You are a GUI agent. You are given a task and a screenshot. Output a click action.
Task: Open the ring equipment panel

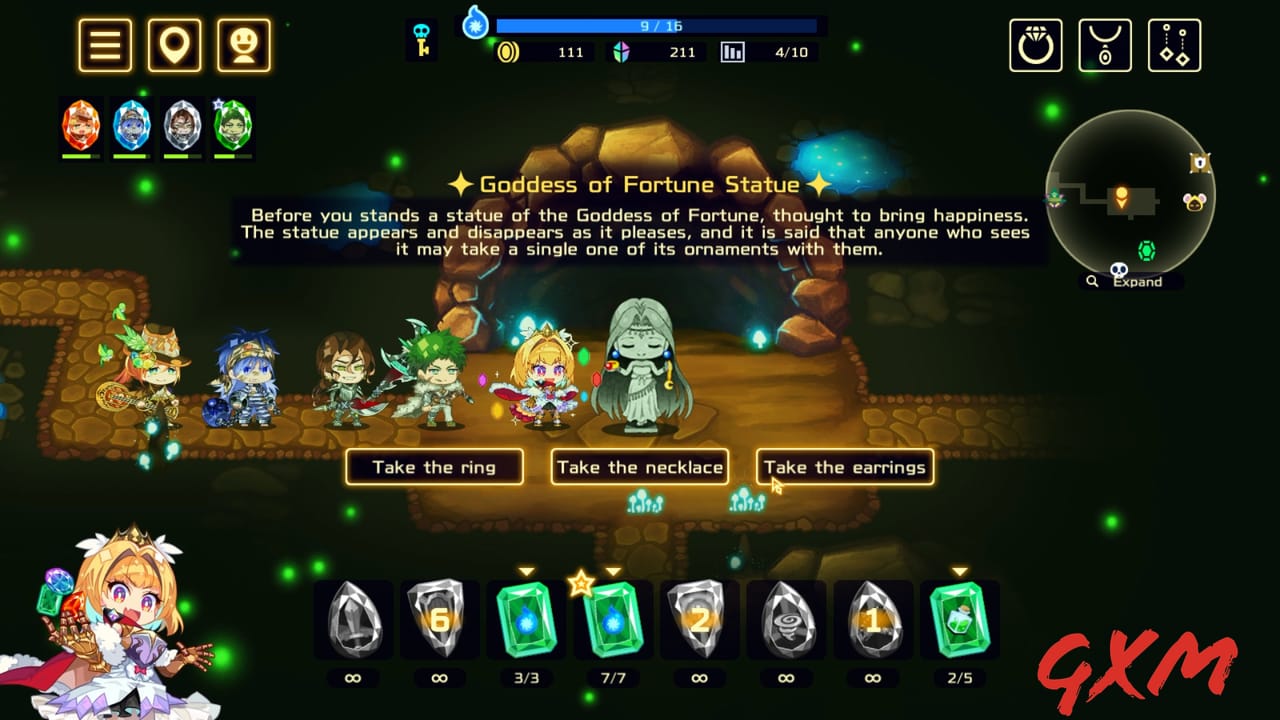1036,44
